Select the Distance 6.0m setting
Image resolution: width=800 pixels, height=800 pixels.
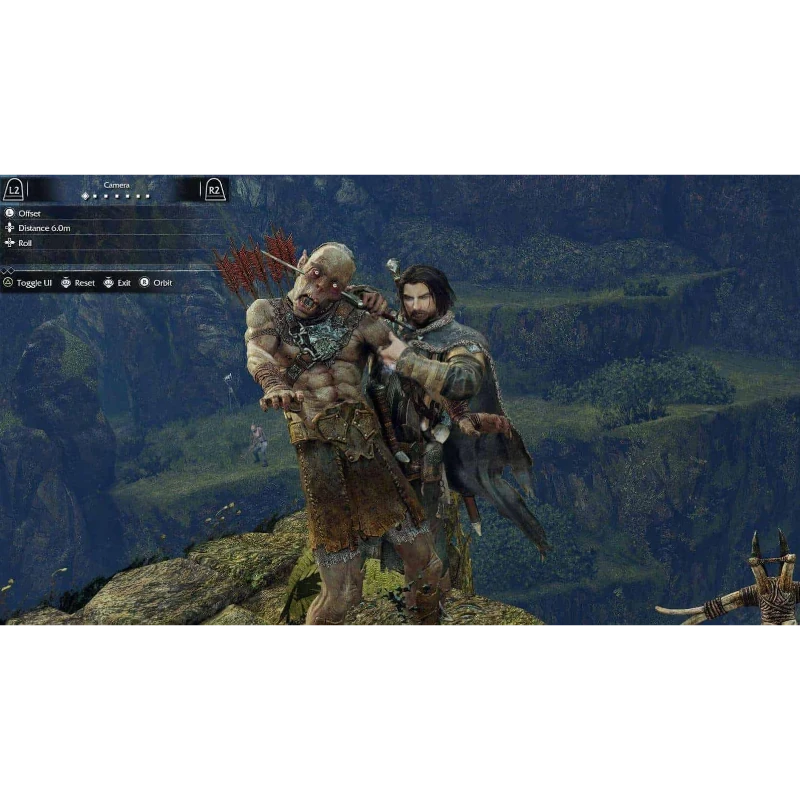[44, 228]
